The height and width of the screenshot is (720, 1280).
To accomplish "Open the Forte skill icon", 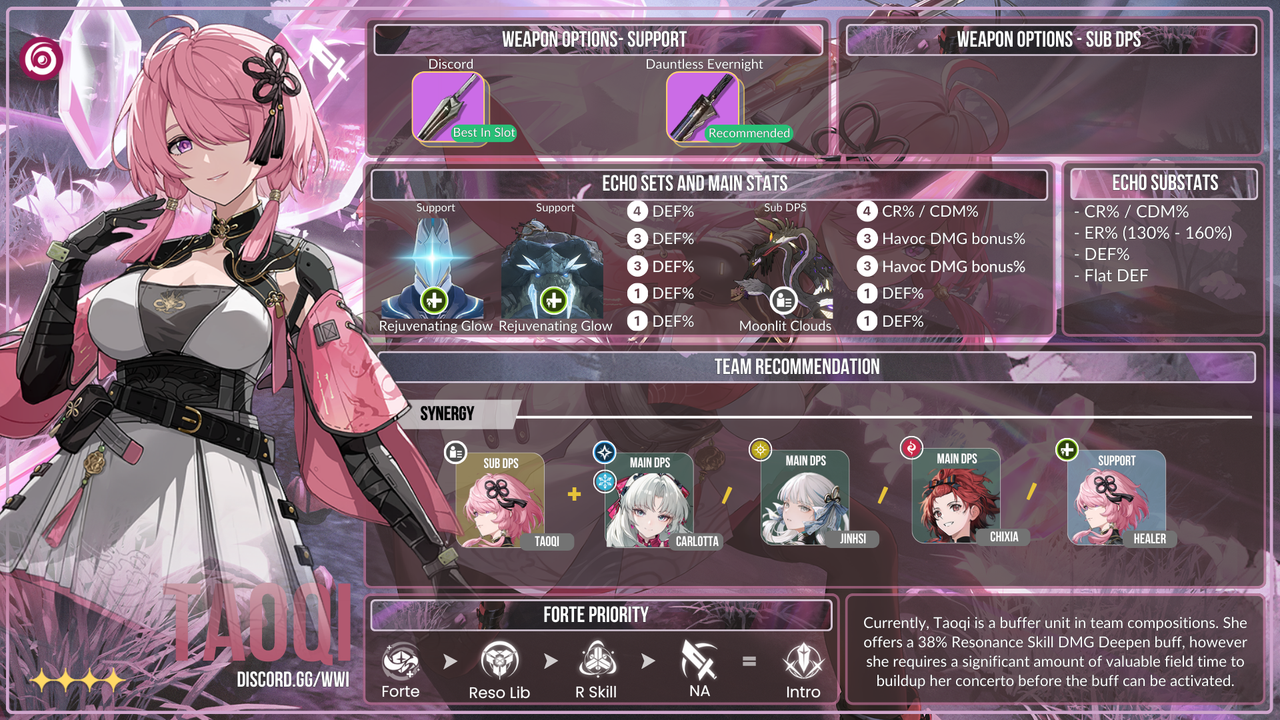I will pyautogui.click(x=400, y=661).
